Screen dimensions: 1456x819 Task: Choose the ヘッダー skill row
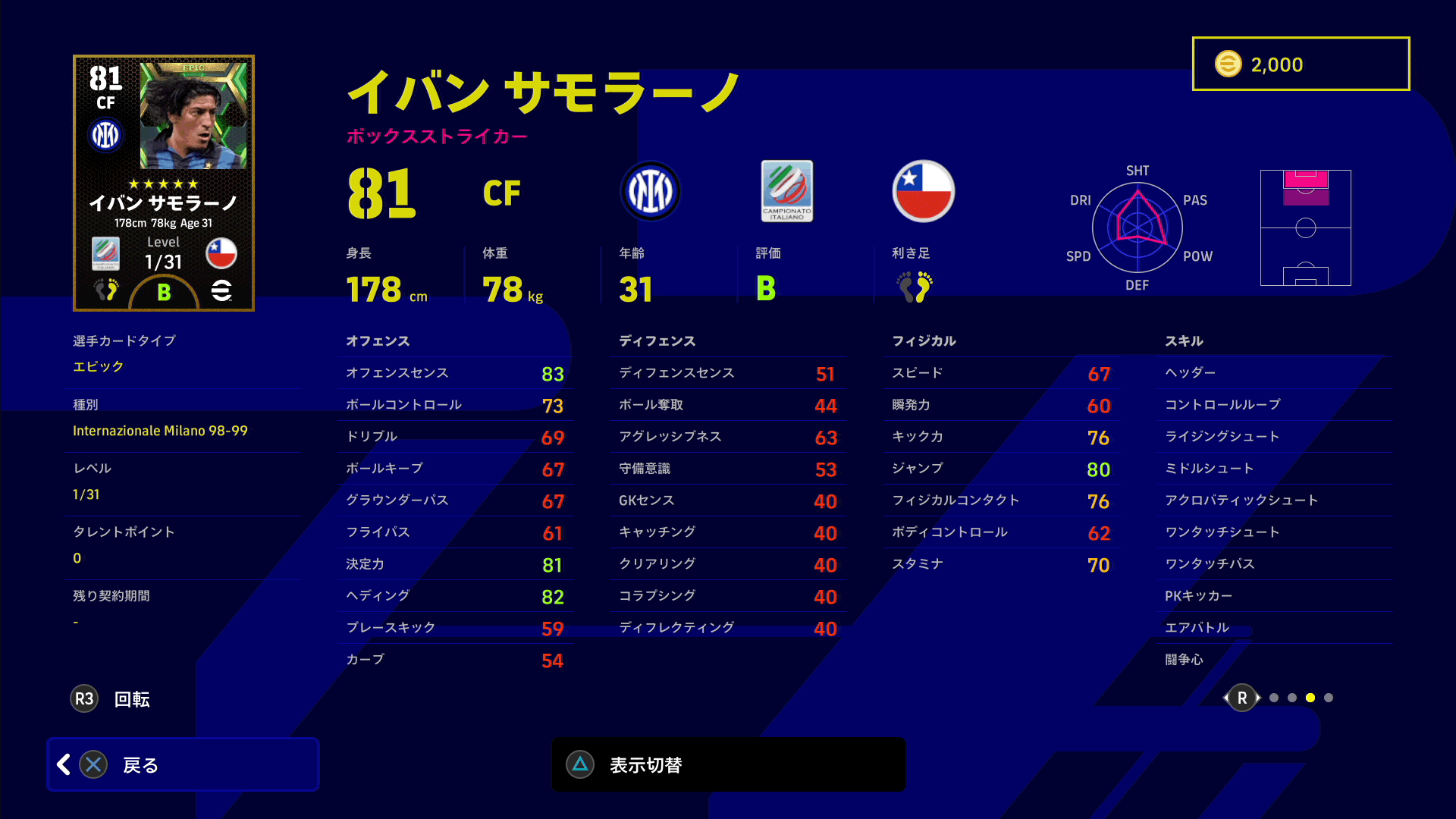point(1274,372)
